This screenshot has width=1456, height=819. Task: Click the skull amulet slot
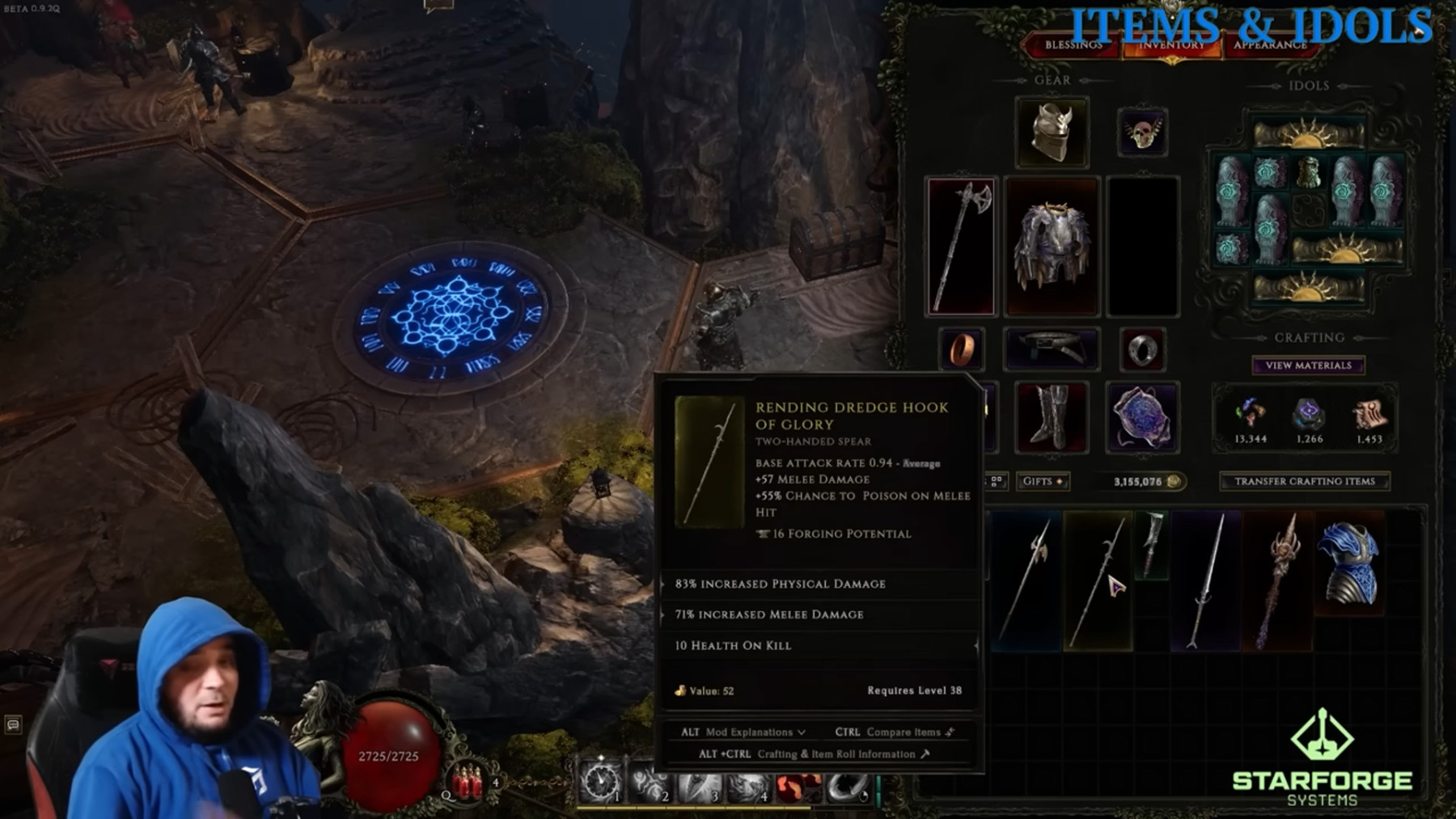(x=1141, y=131)
